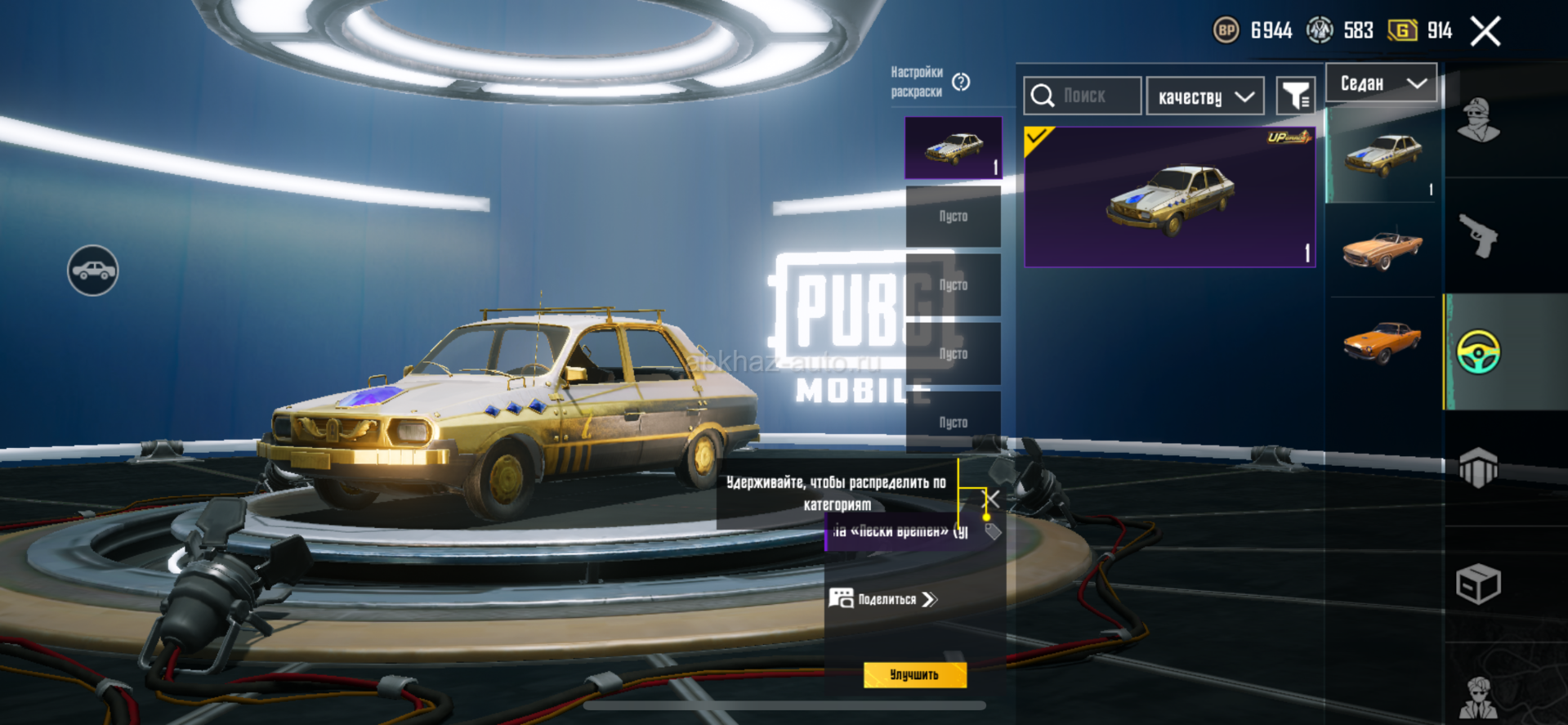Switch to the character outfit category

click(1479, 120)
